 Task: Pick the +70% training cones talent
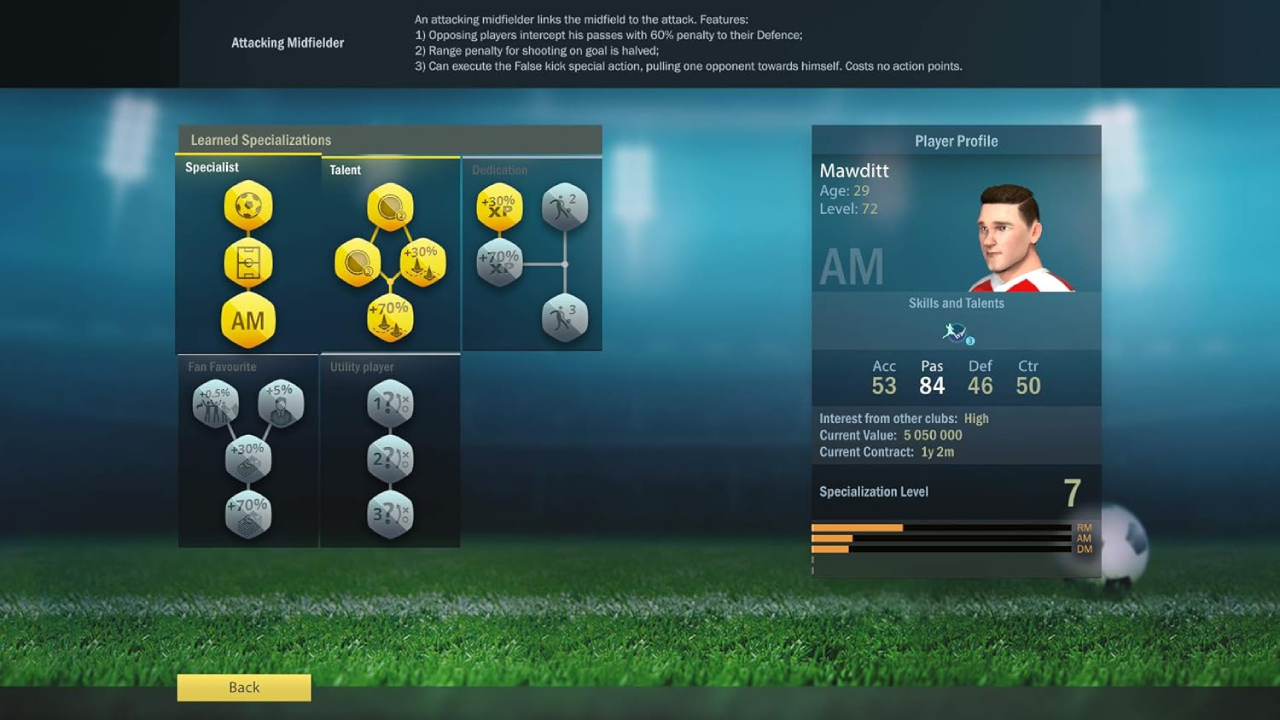[x=390, y=318]
